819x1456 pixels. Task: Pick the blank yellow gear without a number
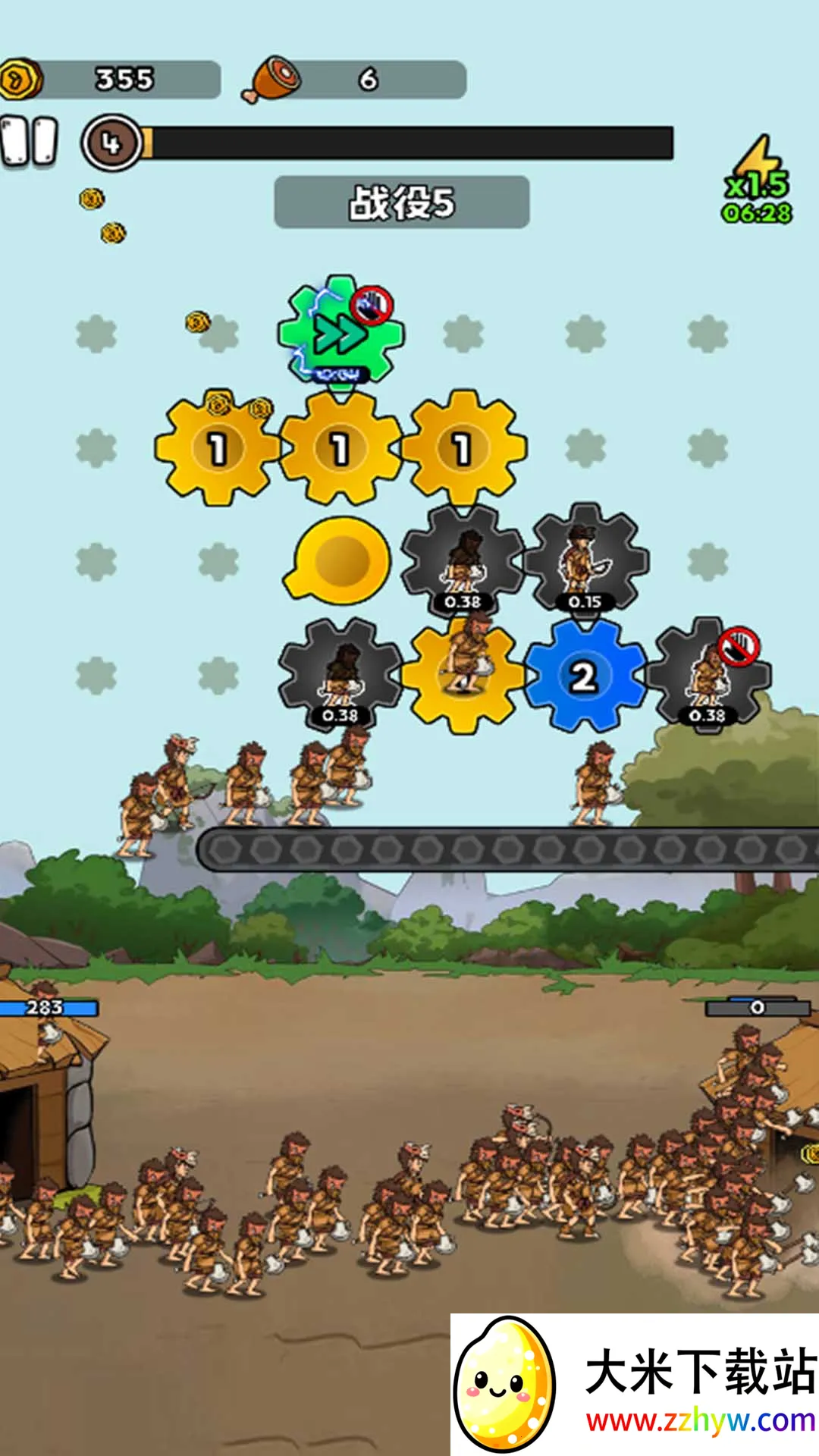click(340, 560)
